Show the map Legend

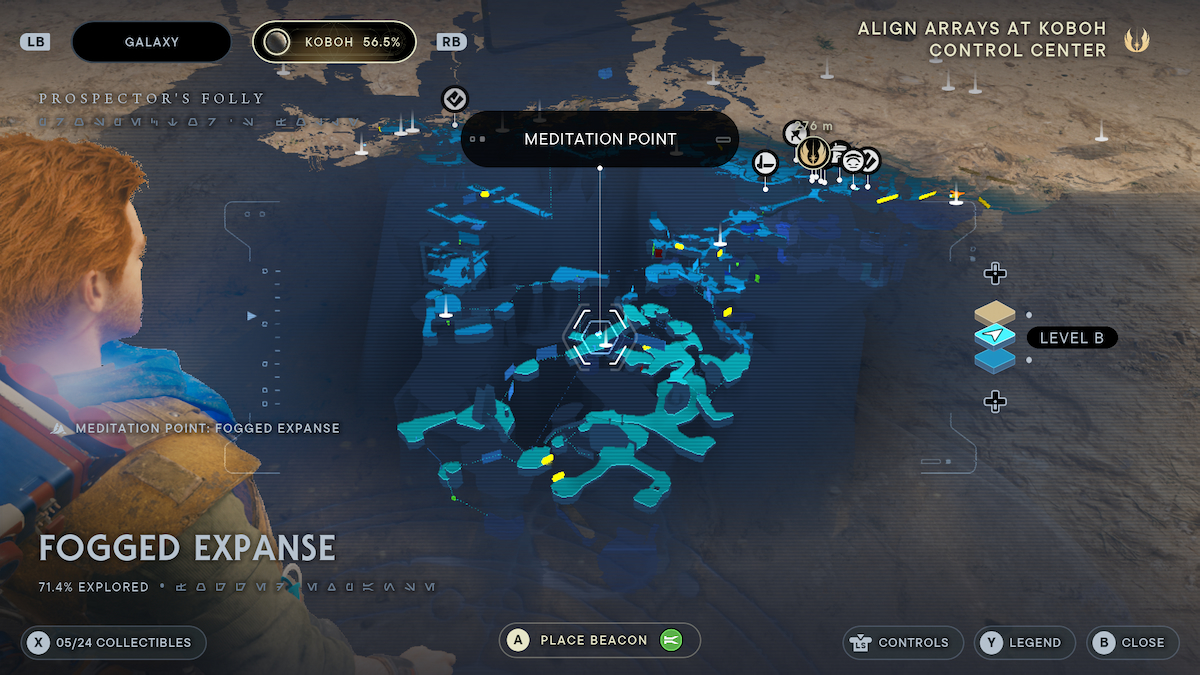[1025, 643]
